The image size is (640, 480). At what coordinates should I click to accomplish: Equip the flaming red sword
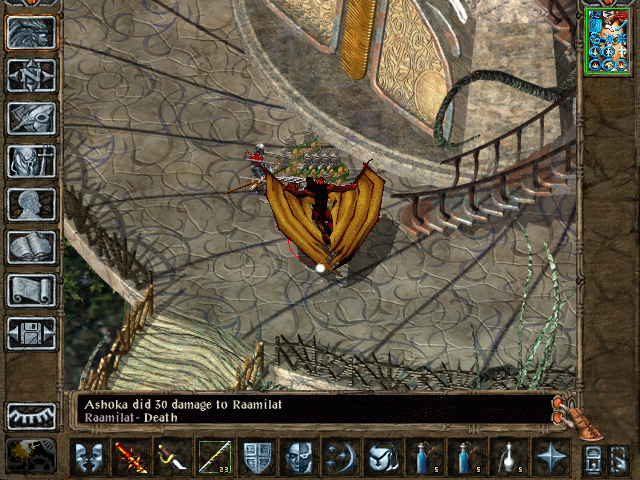129,458
